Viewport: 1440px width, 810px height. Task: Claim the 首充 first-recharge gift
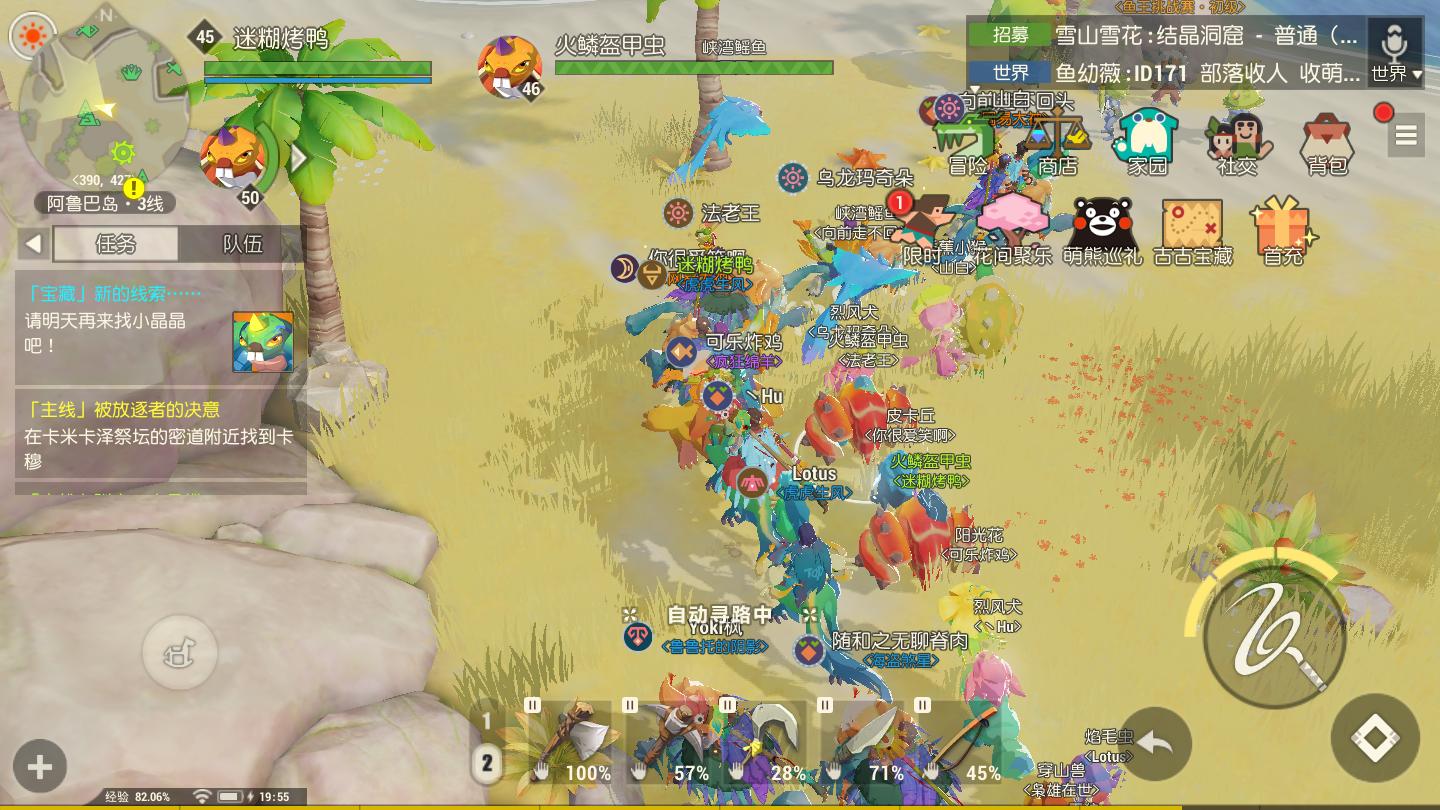coord(1283,233)
